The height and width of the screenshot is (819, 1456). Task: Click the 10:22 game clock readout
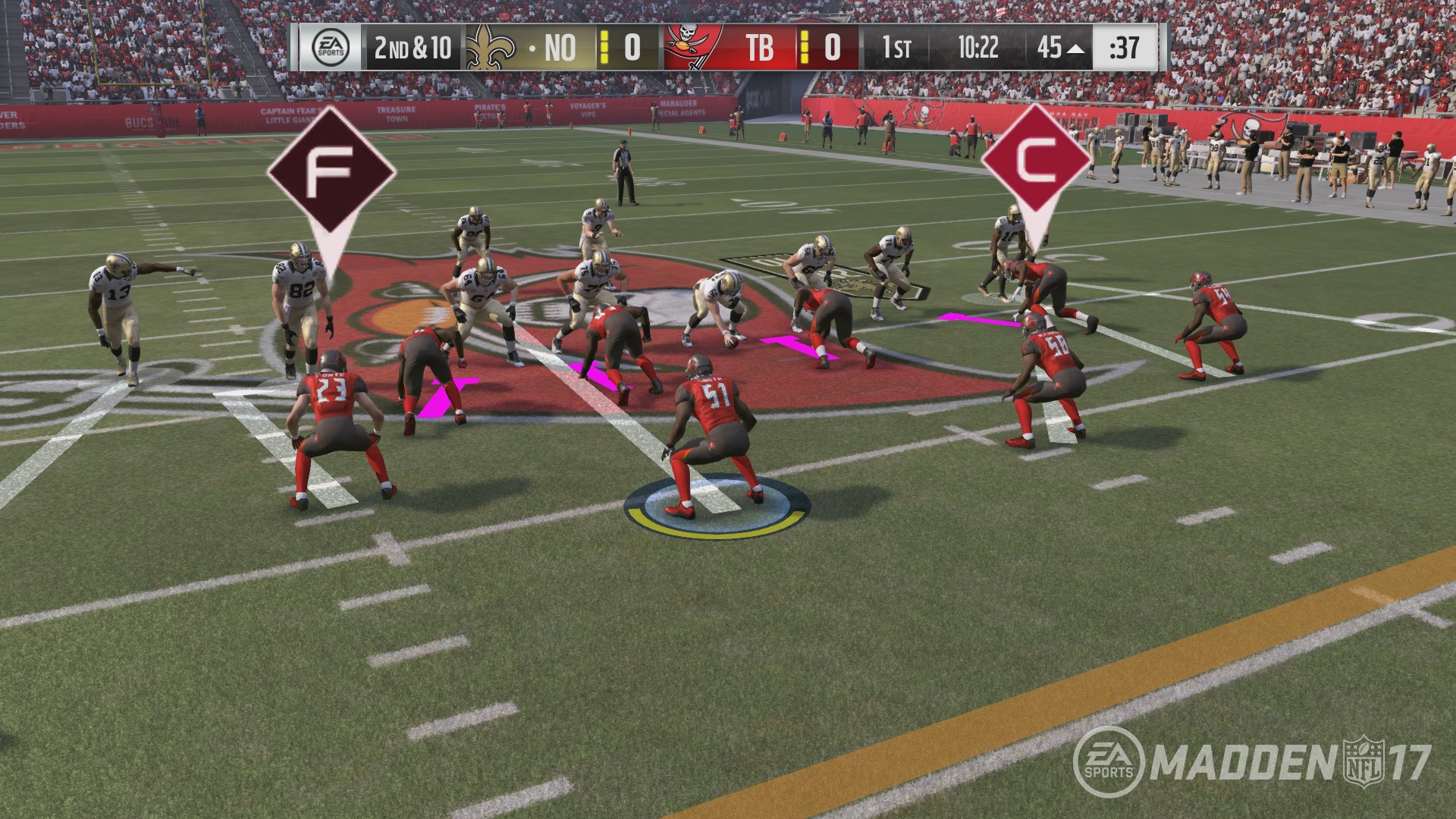(x=980, y=48)
